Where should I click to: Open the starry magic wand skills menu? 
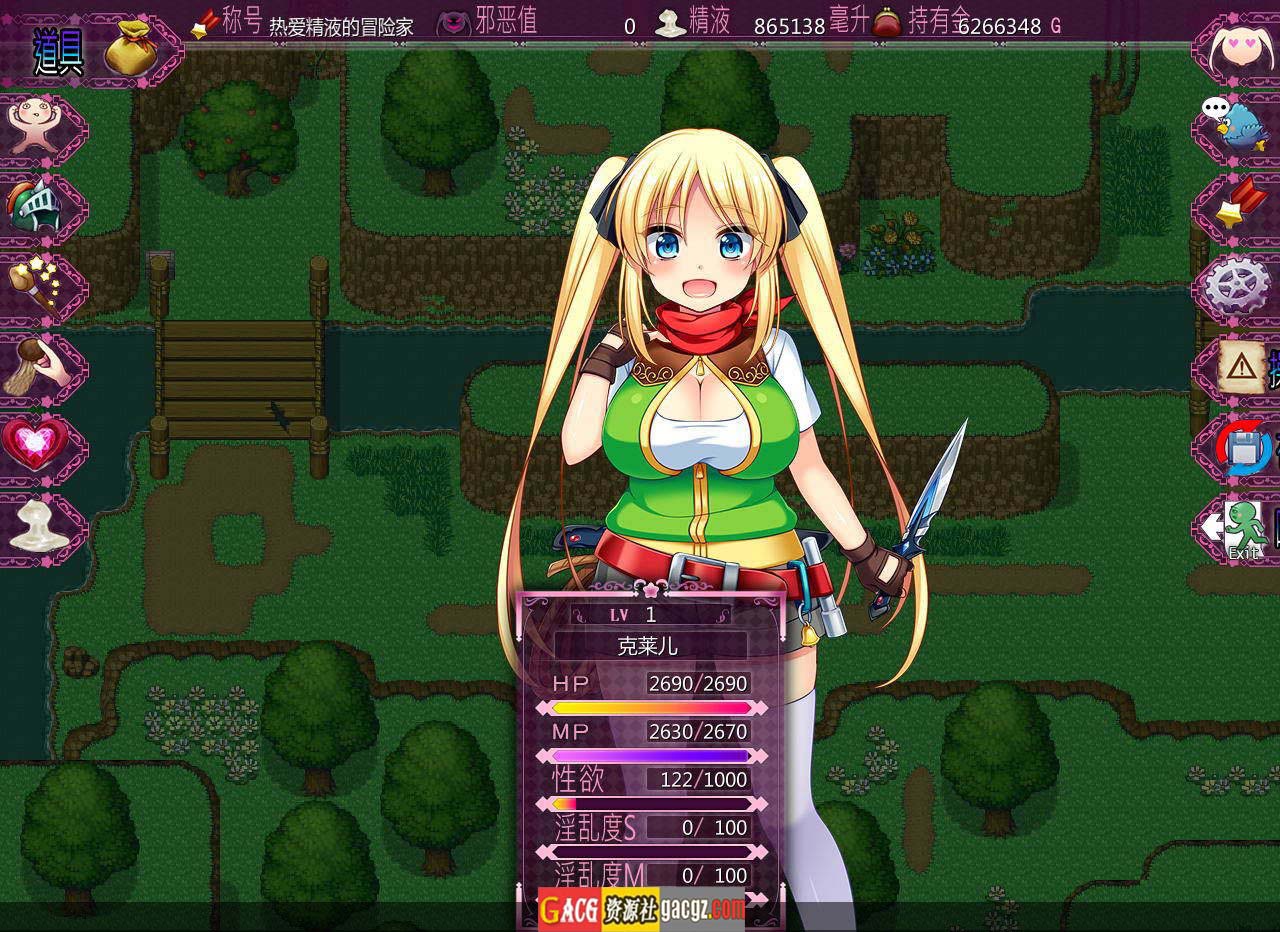pyautogui.click(x=35, y=285)
